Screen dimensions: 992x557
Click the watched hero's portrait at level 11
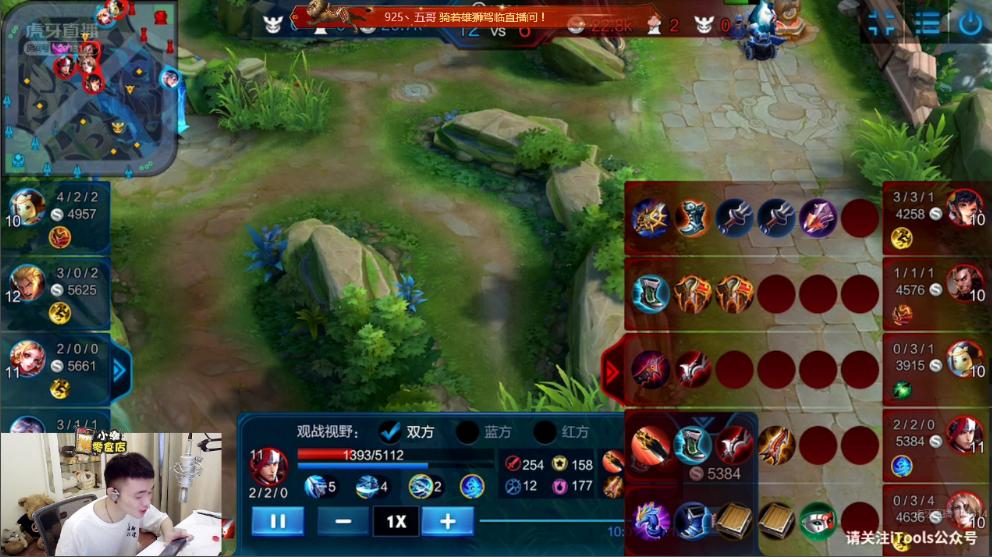coord(270,467)
